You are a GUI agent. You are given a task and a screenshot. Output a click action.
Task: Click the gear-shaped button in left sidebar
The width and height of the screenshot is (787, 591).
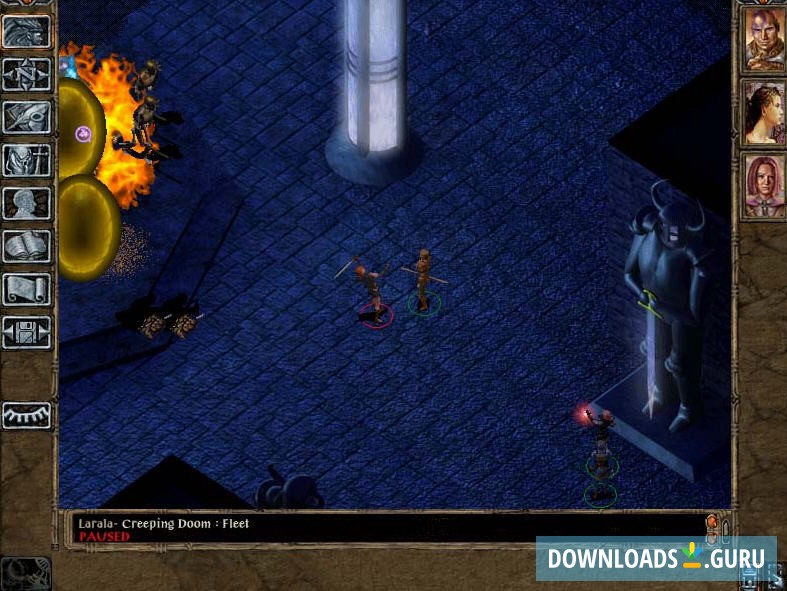click(x=27, y=413)
